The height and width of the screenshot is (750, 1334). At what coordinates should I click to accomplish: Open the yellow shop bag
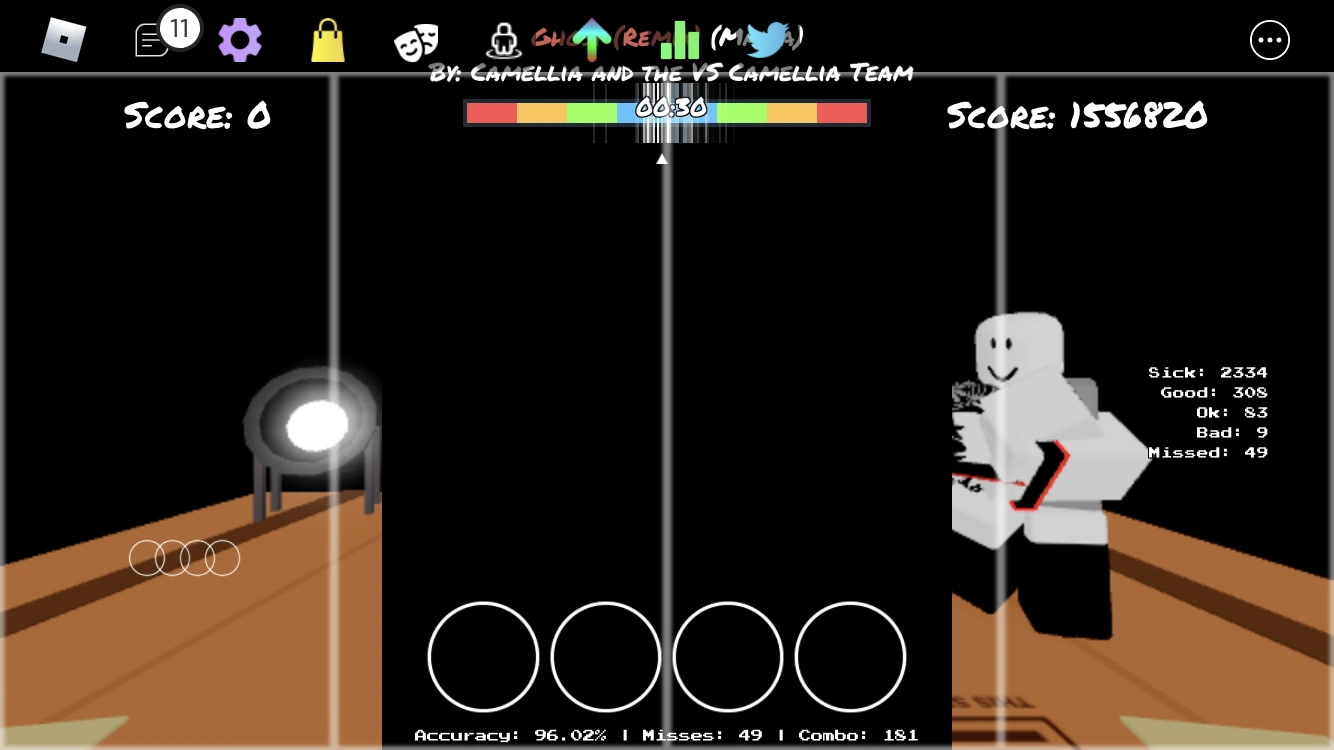point(327,38)
